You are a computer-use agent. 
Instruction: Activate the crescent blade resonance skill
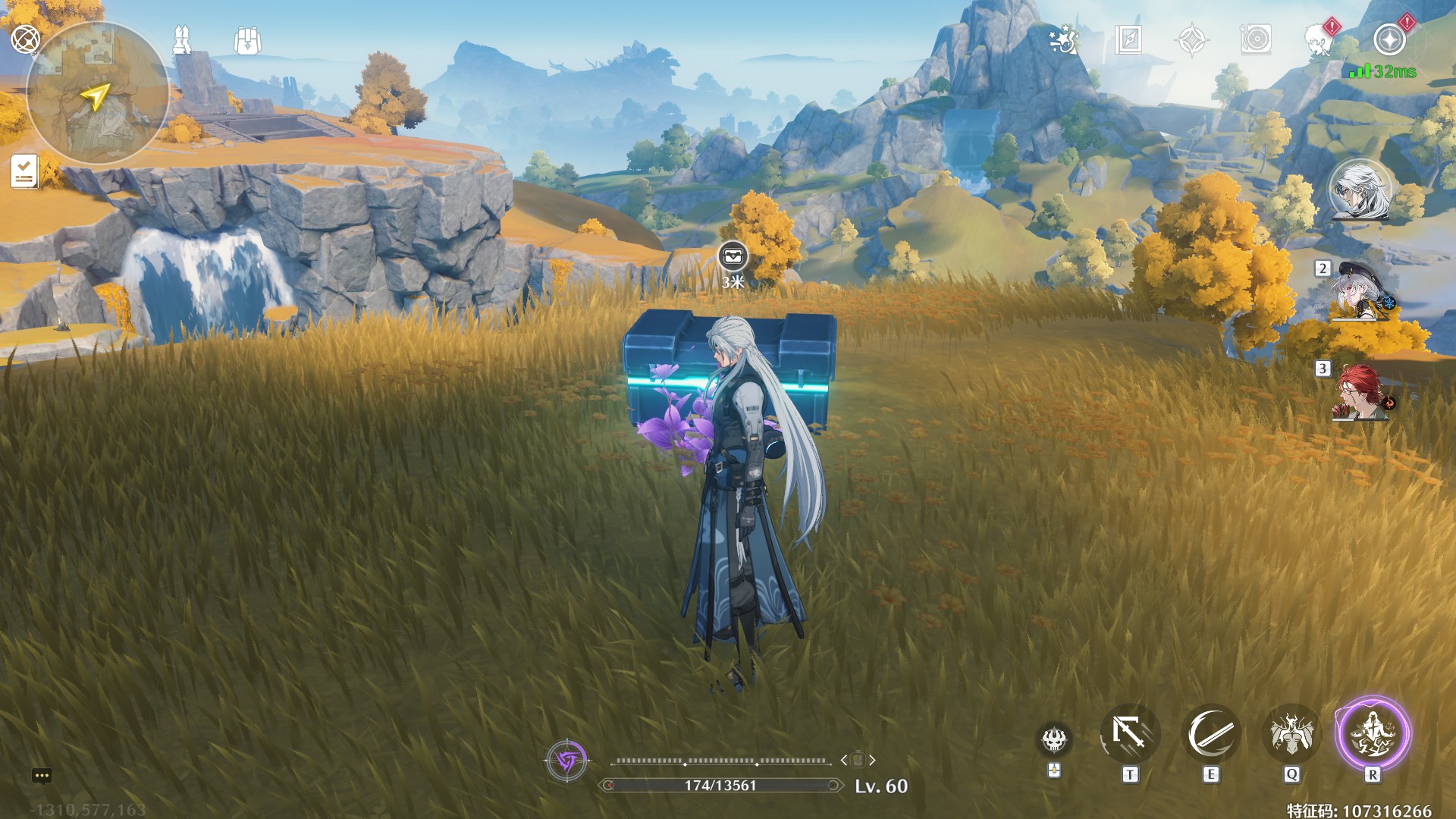pyautogui.click(x=1211, y=734)
